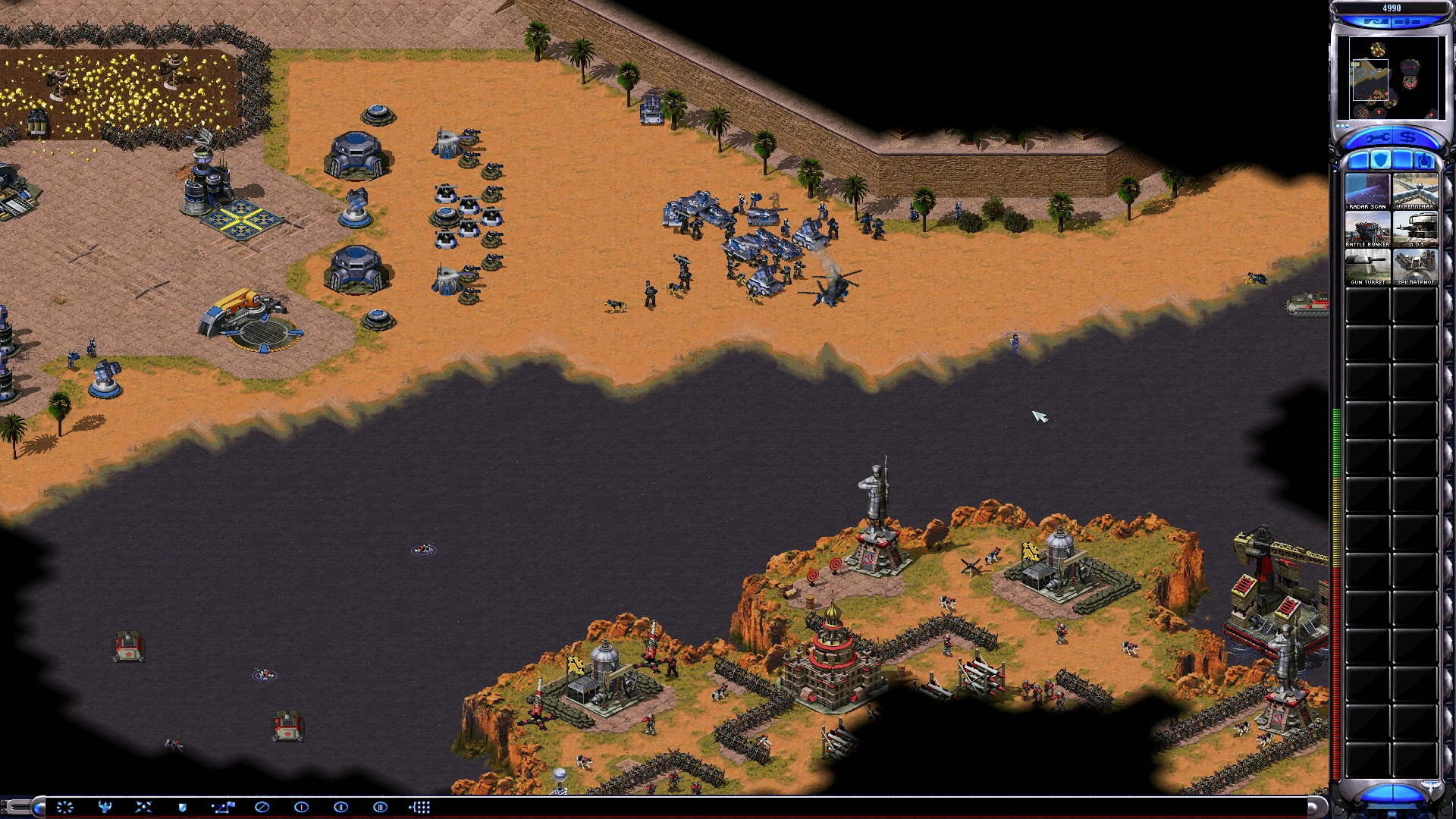
Task: Enable Guard mode via the shield icon
Action: click(182, 808)
